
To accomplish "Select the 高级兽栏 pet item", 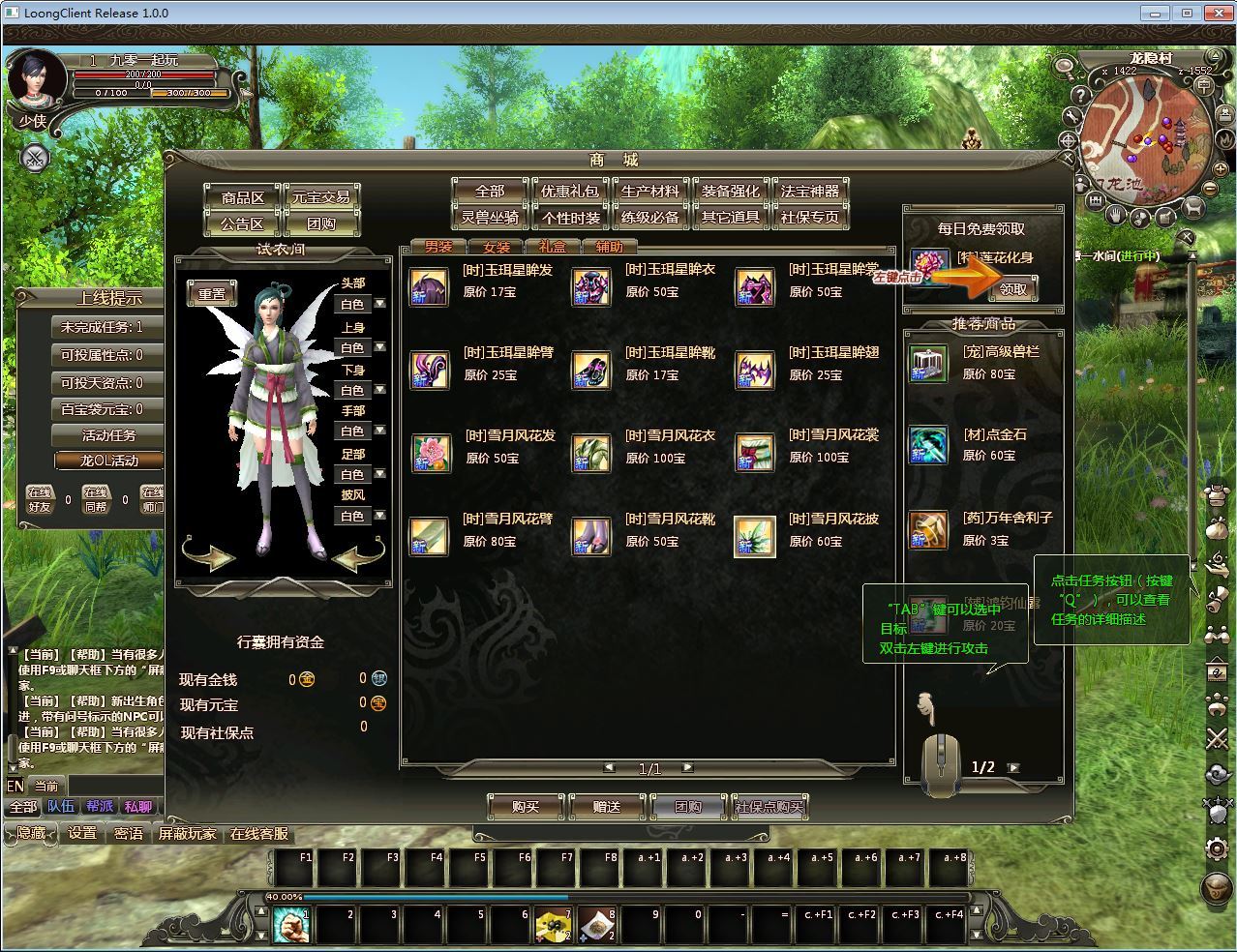I will pyautogui.click(x=928, y=363).
